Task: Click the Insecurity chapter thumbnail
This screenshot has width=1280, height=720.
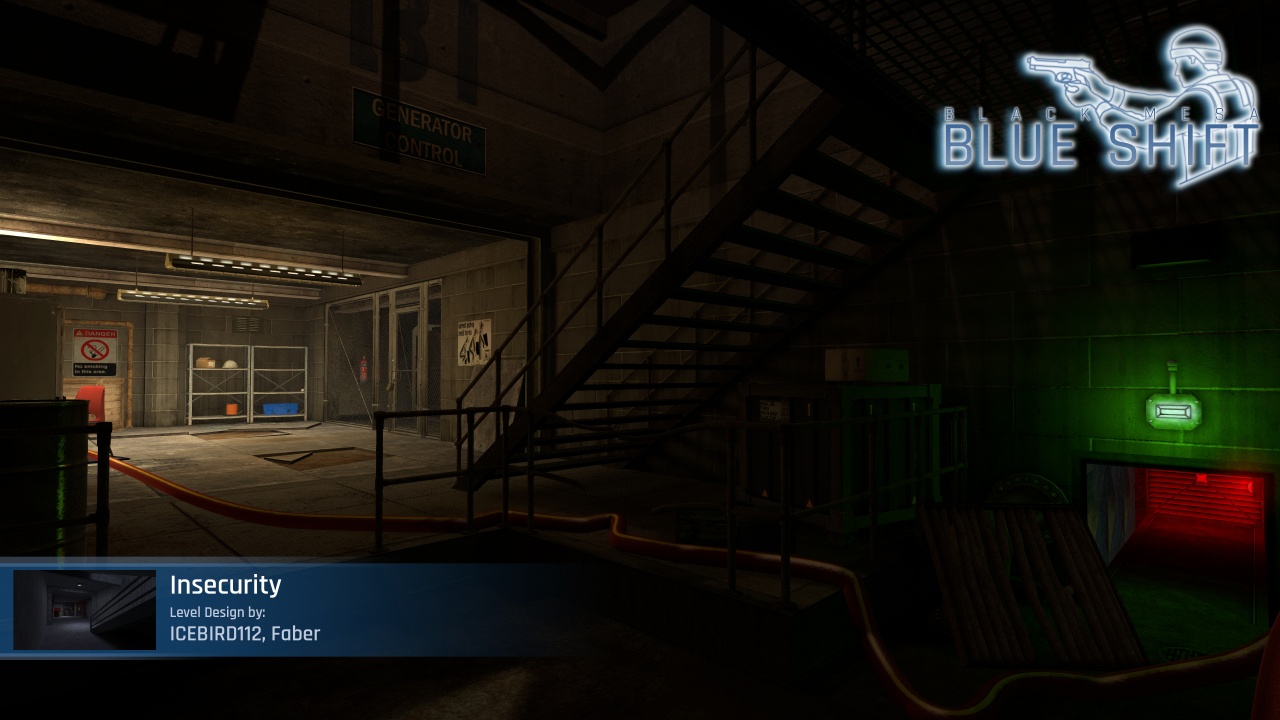Action: pyautogui.click(x=85, y=610)
